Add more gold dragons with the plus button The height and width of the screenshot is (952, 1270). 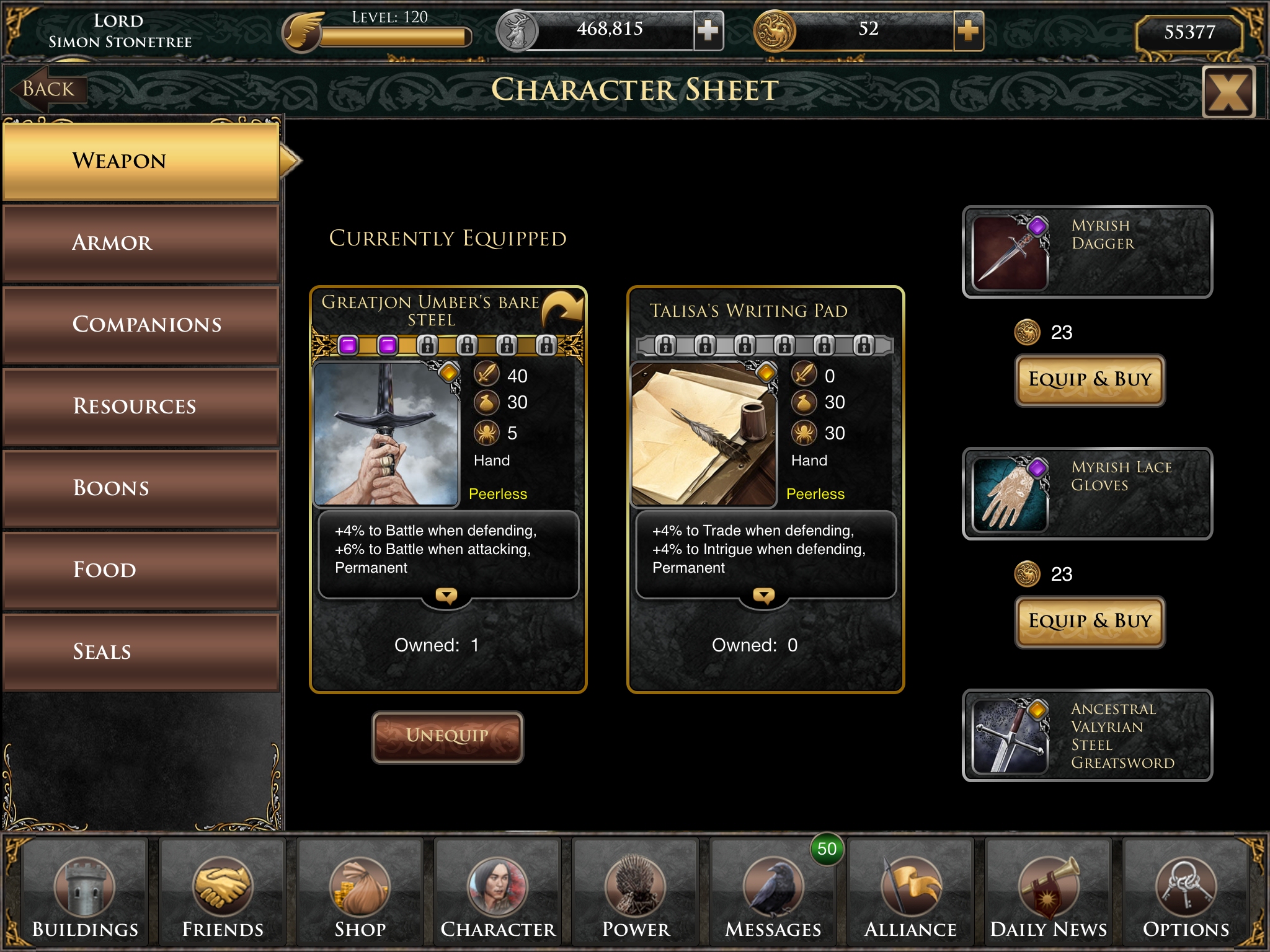coord(968,30)
